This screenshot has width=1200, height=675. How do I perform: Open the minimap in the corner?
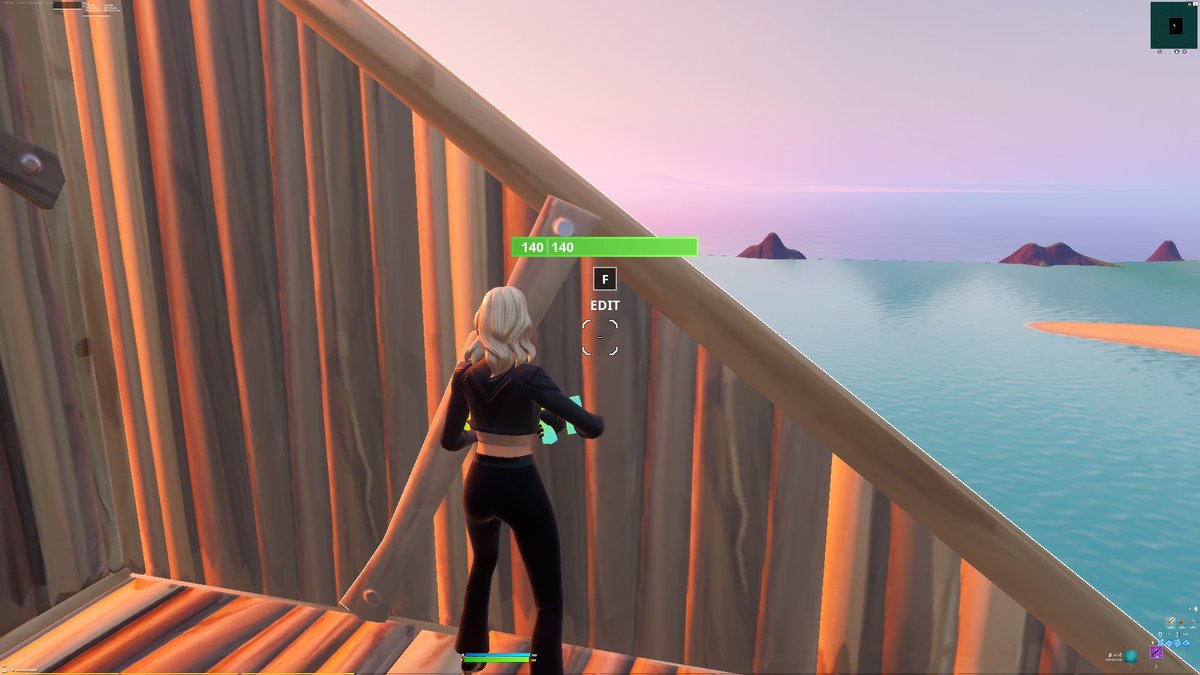pyautogui.click(x=1174, y=25)
